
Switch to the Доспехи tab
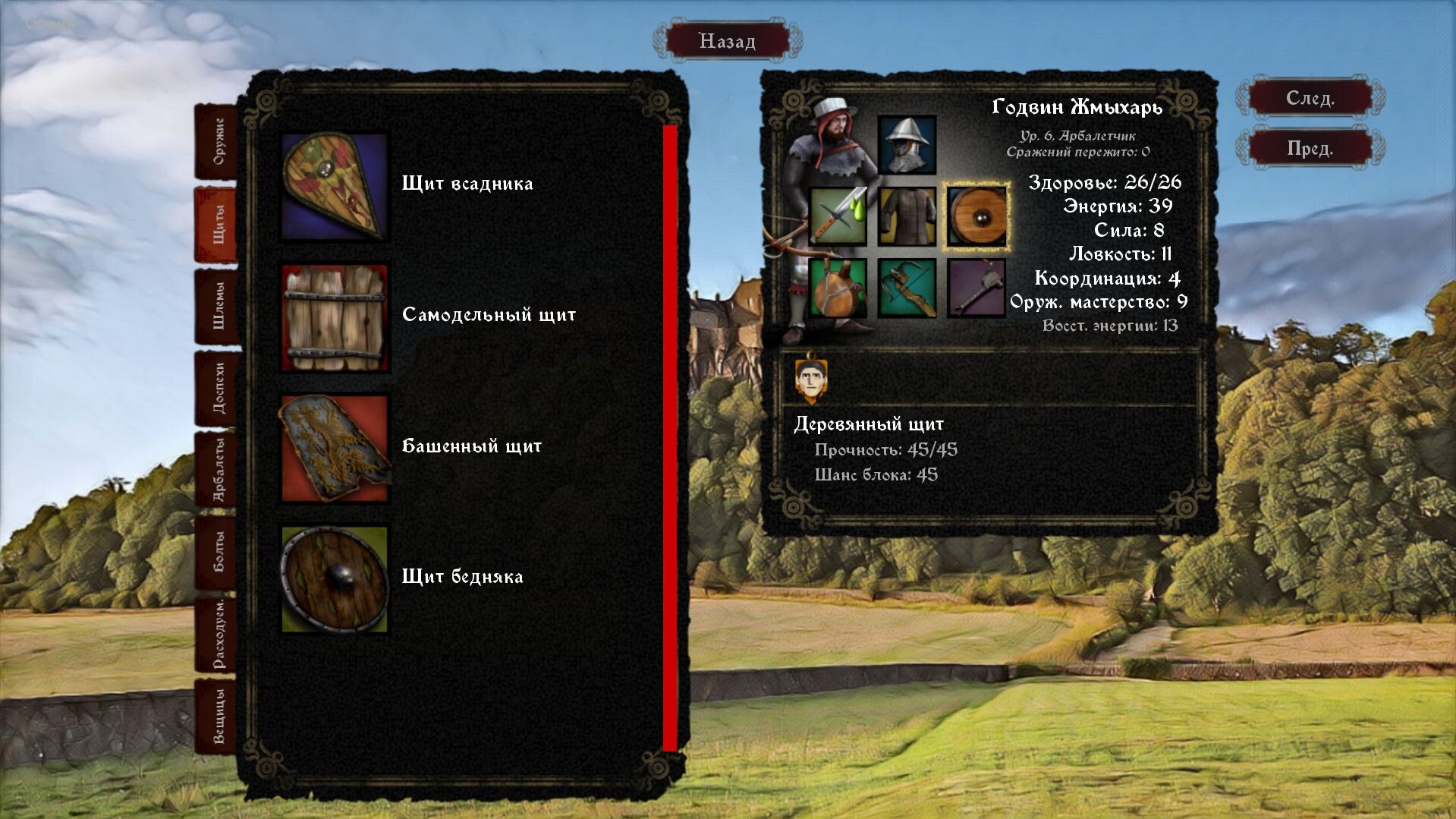218,388
